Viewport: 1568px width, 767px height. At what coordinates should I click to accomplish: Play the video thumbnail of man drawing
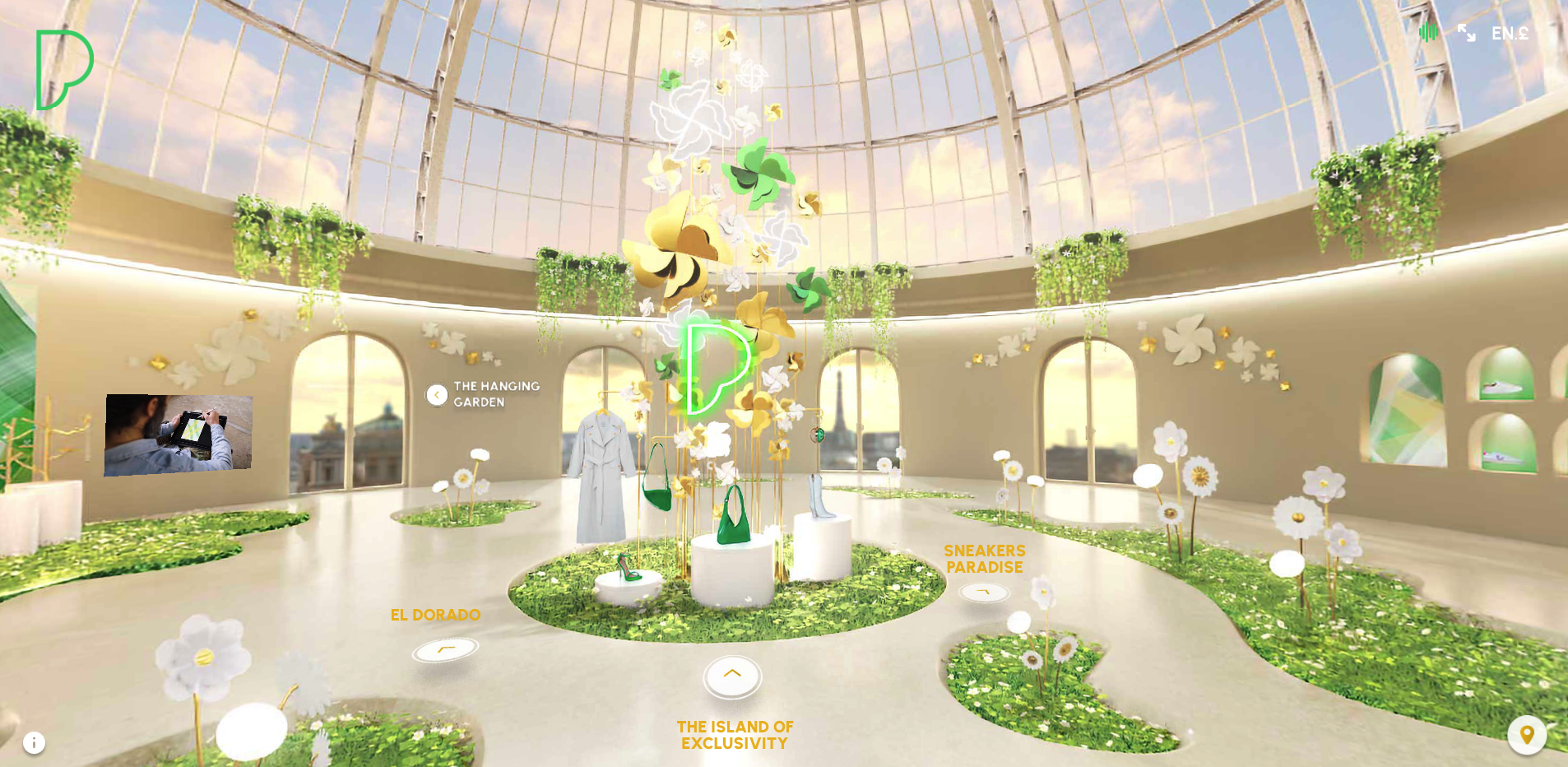pos(178,435)
